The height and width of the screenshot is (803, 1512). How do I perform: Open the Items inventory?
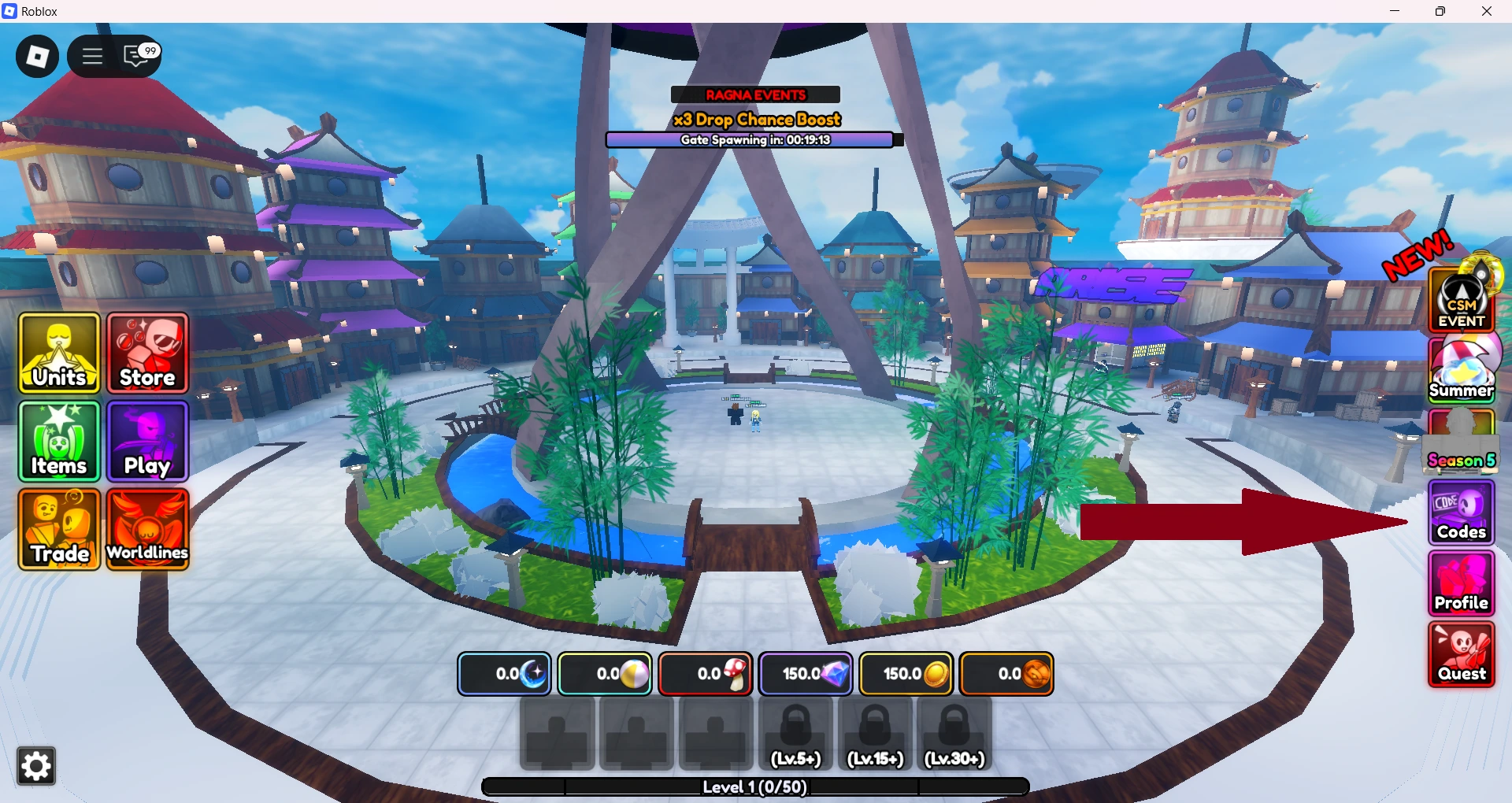(59, 442)
